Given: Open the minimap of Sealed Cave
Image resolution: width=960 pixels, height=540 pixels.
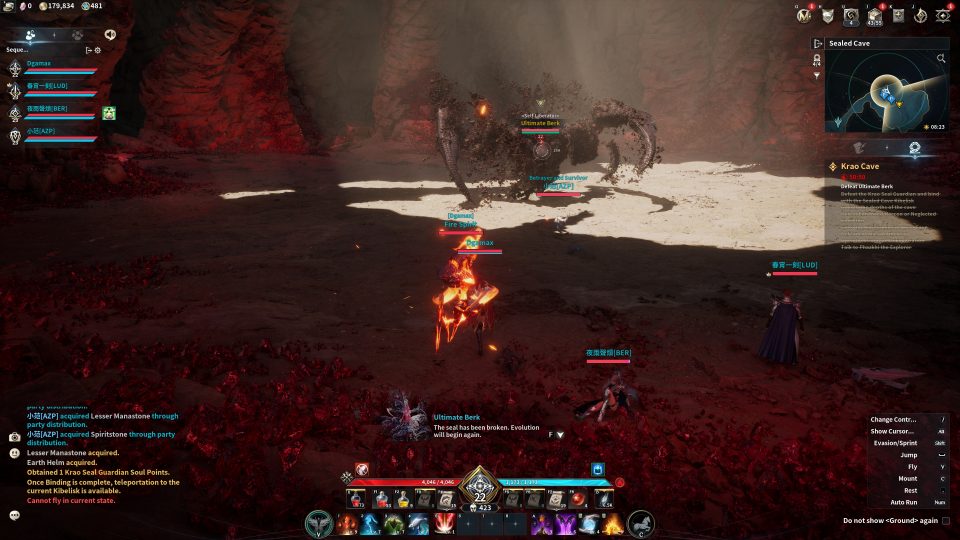Looking at the screenshot, I should pyautogui.click(x=885, y=92).
